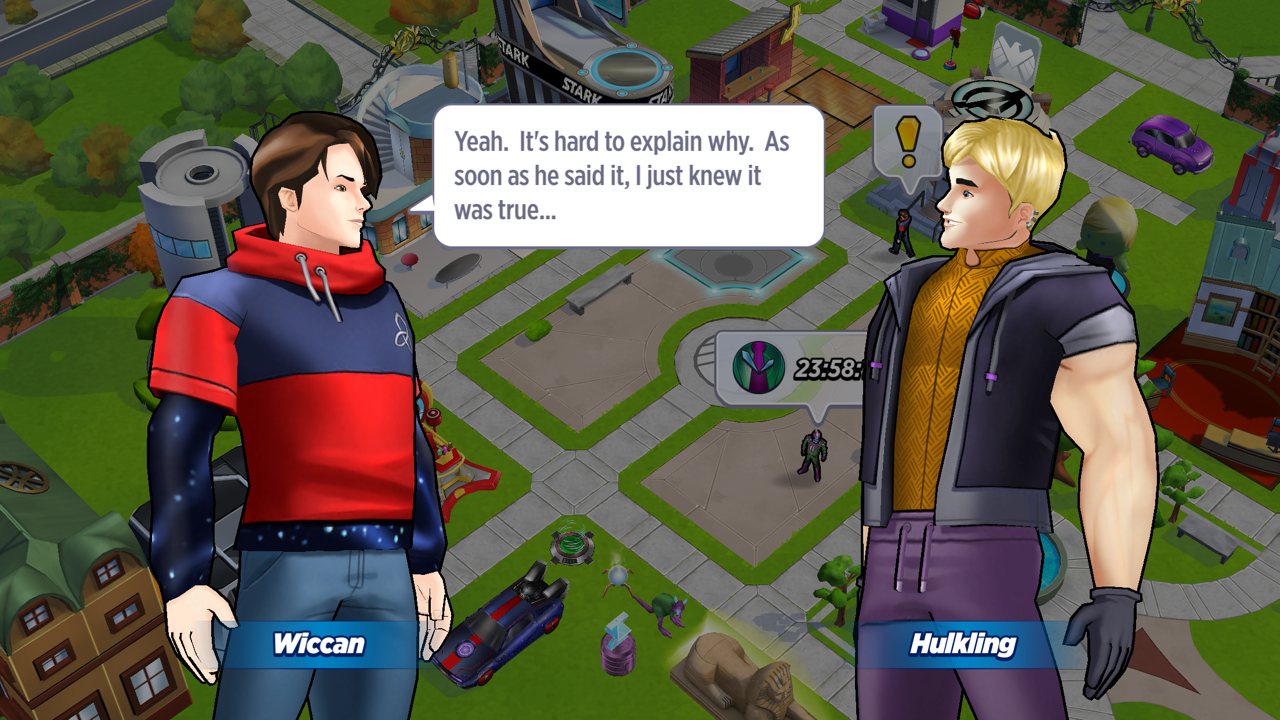1280x720 pixels.
Task: Tap the yellow exclamation mark quest bubble
Action: point(907,143)
